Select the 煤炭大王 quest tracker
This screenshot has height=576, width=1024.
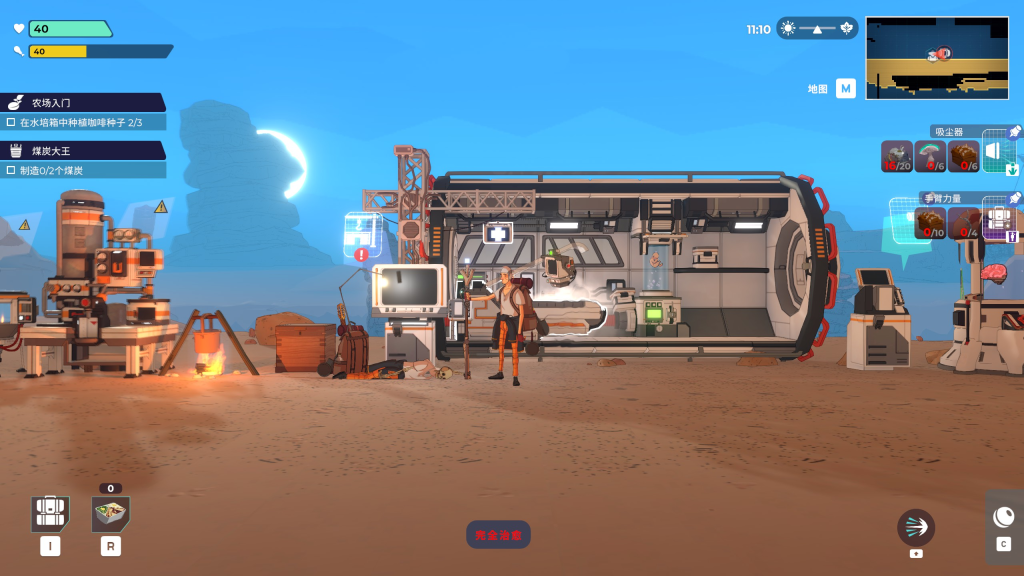point(84,151)
